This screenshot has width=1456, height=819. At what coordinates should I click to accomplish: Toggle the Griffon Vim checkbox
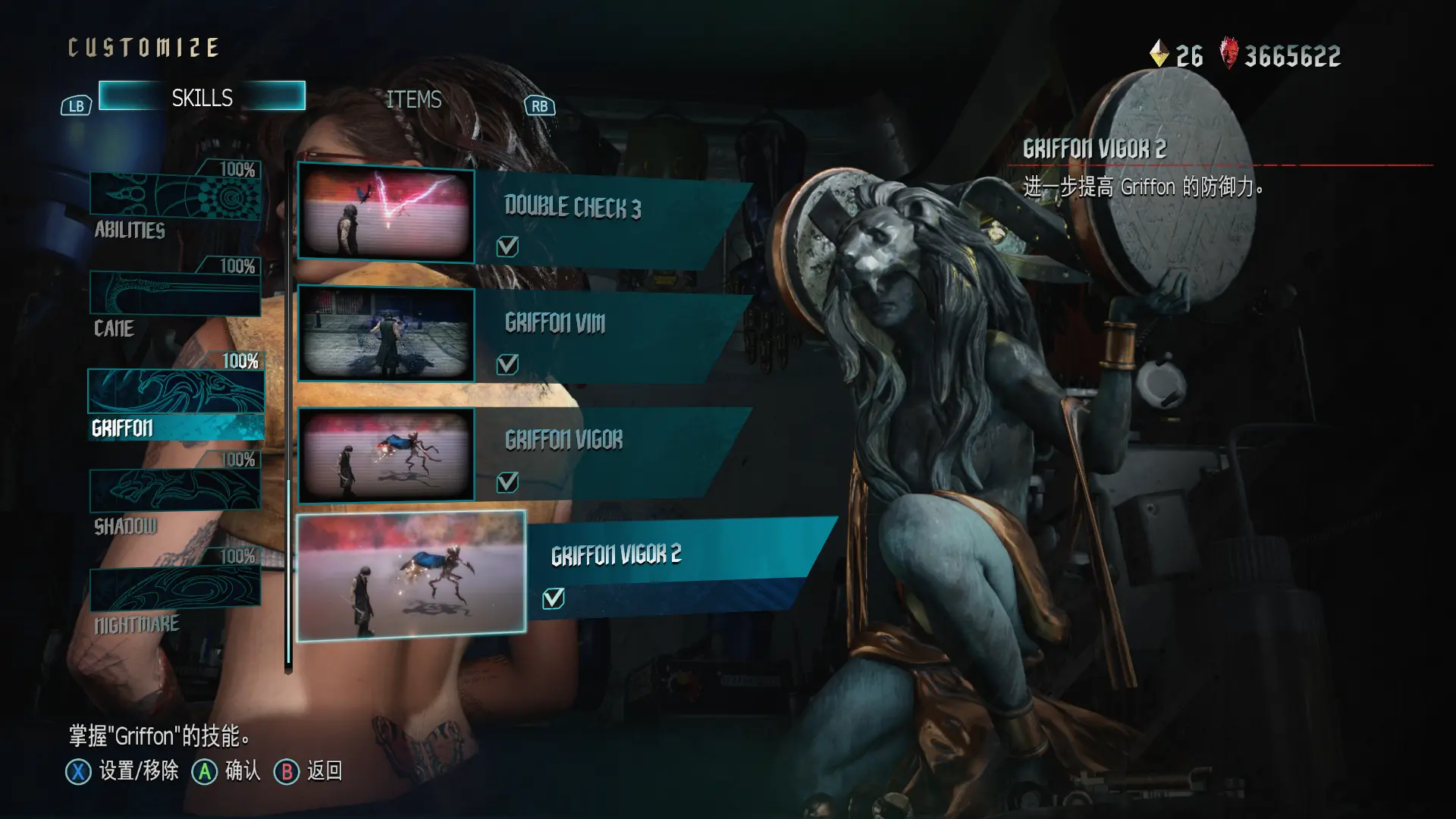pos(507,365)
